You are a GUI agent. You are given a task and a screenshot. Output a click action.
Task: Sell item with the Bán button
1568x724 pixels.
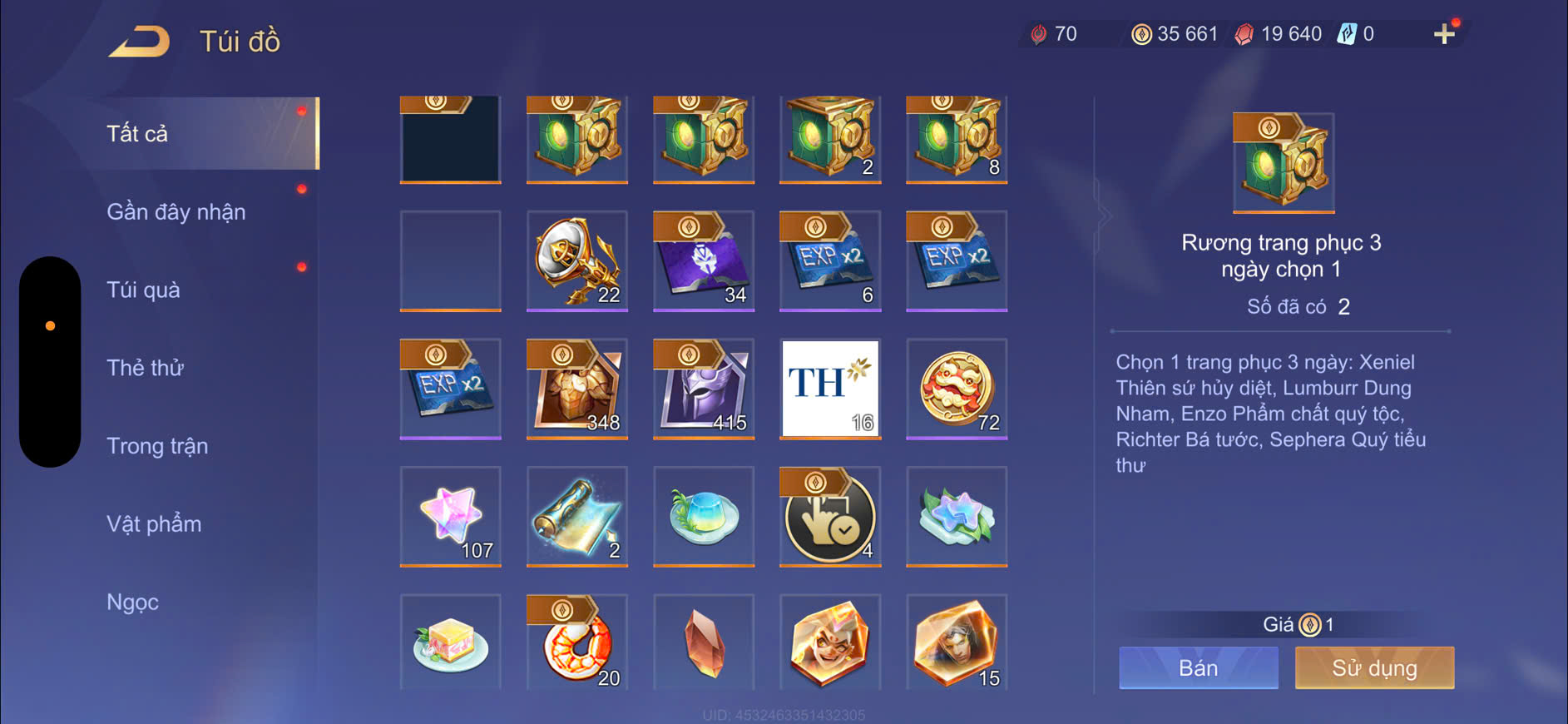click(1198, 667)
